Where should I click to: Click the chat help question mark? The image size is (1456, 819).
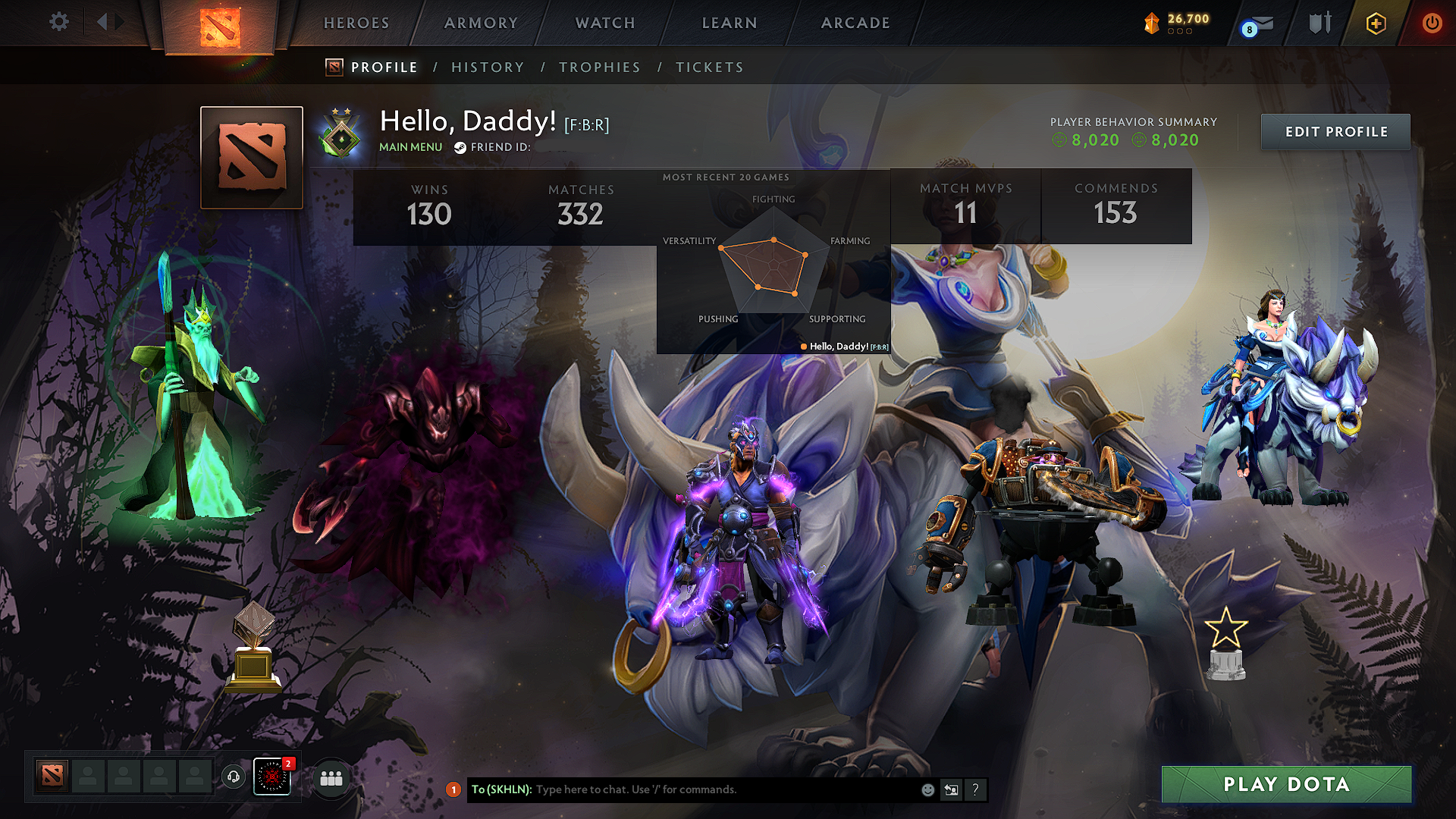975,789
